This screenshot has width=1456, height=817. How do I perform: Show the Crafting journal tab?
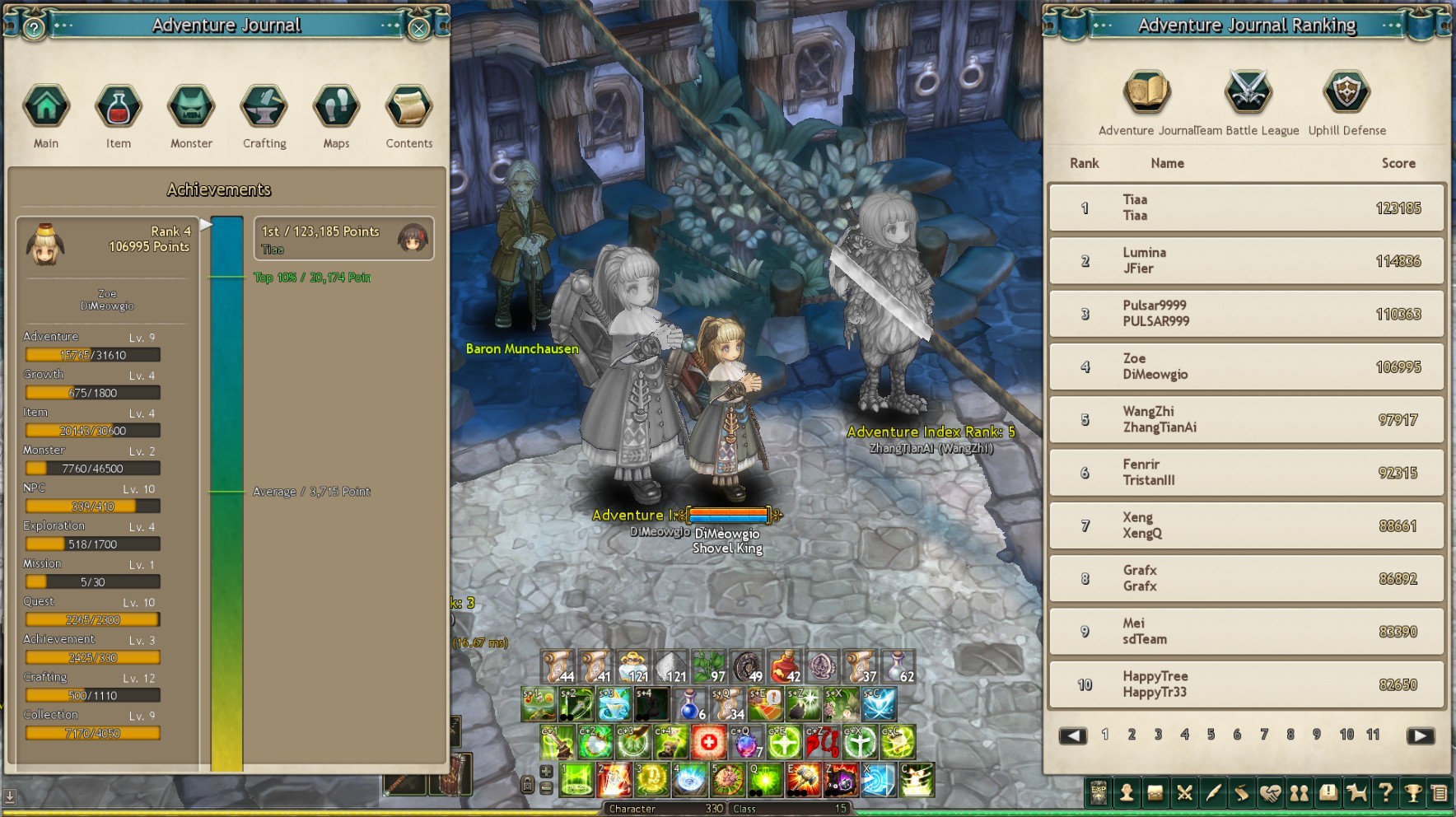pyautogui.click(x=264, y=106)
